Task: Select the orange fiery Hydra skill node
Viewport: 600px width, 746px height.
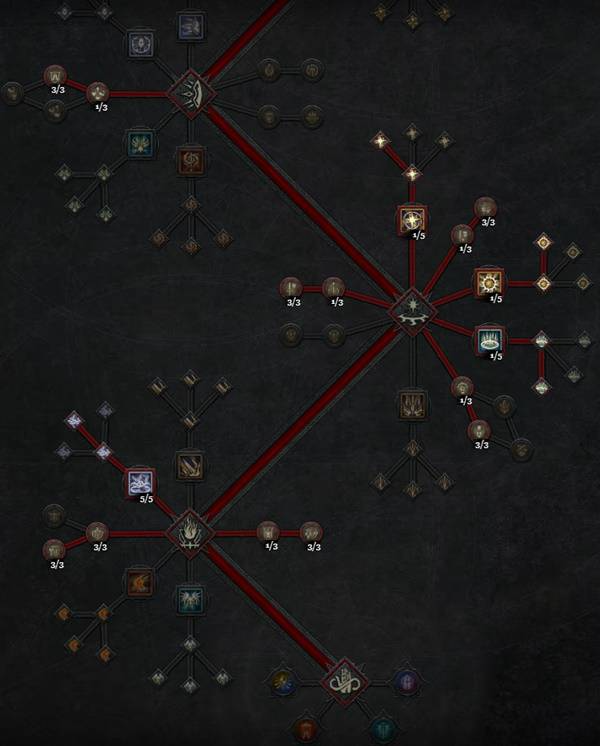Action: coord(139,581)
